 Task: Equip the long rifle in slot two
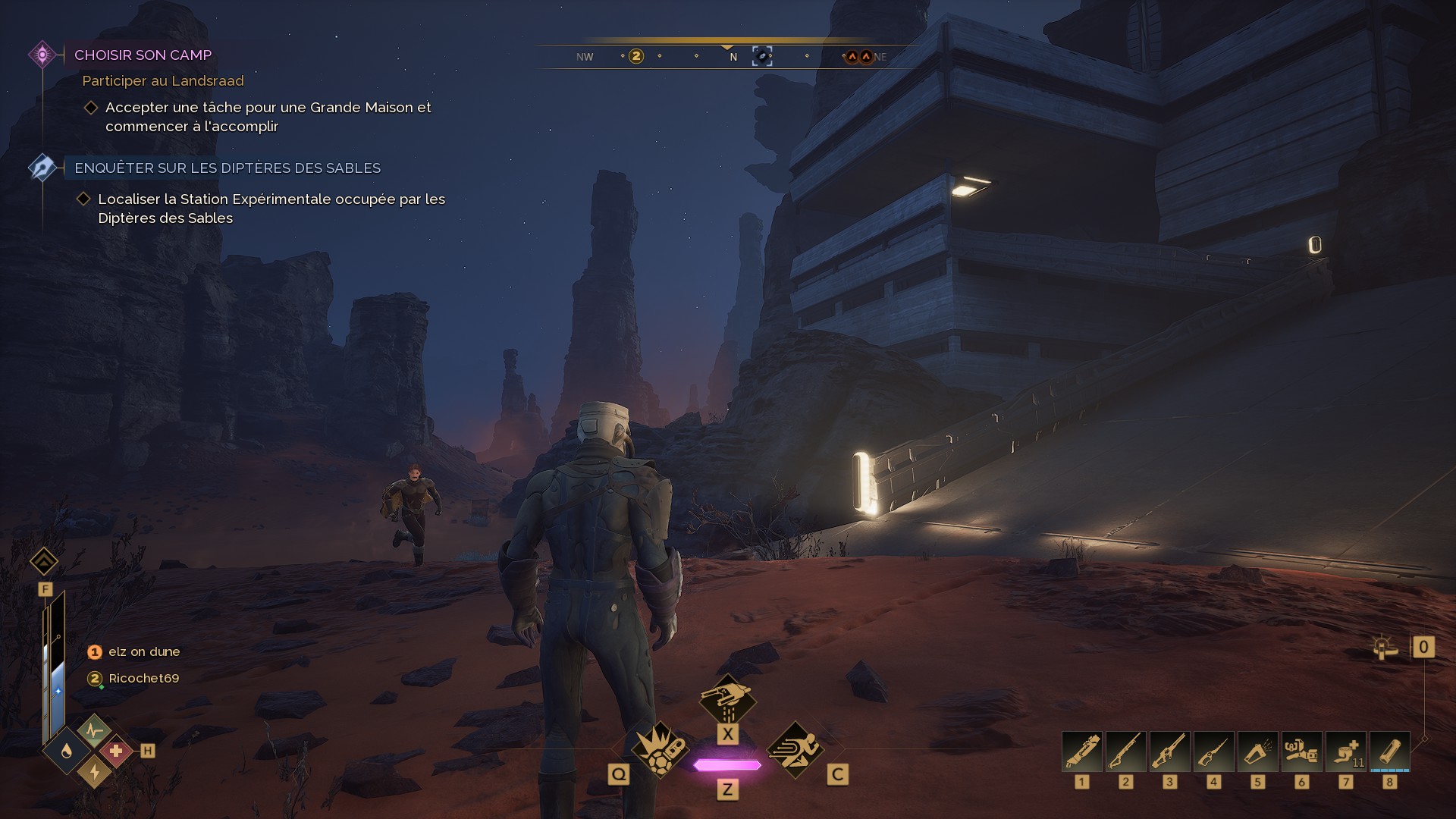pyautogui.click(x=1126, y=752)
